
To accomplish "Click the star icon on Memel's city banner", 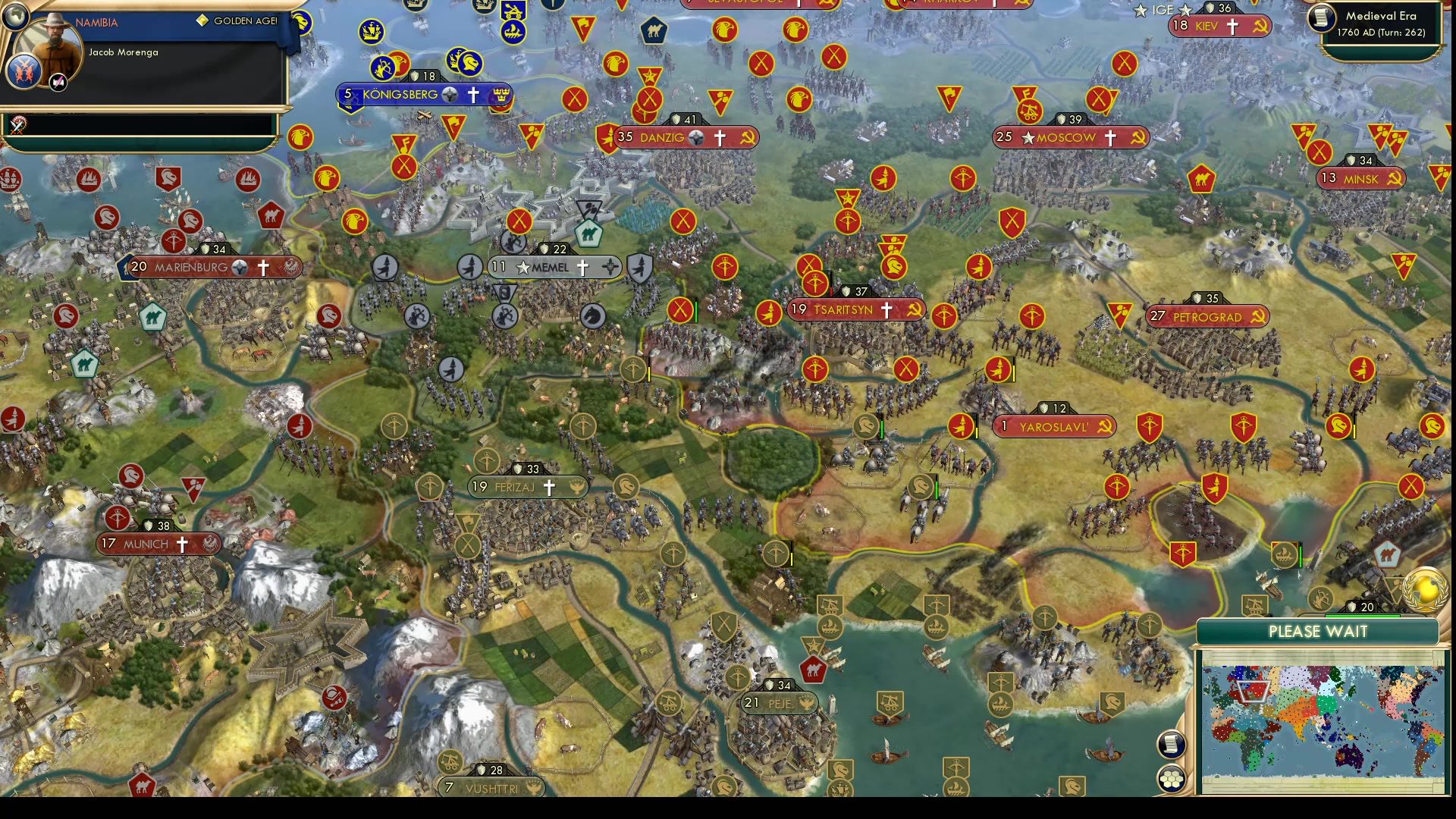I will point(523,267).
